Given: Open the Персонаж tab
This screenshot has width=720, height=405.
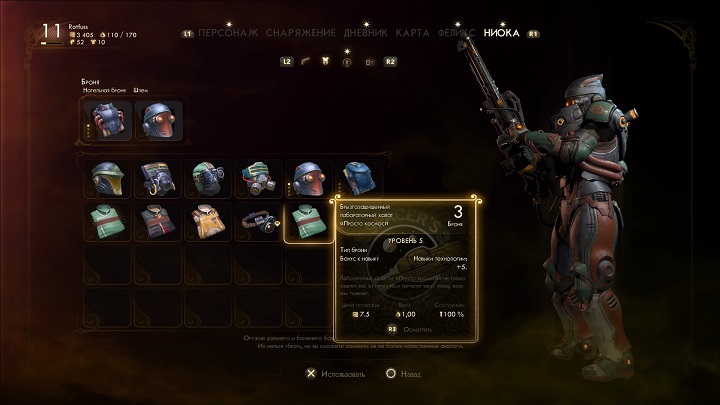Looking at the screenshot, I should point(228,33).
